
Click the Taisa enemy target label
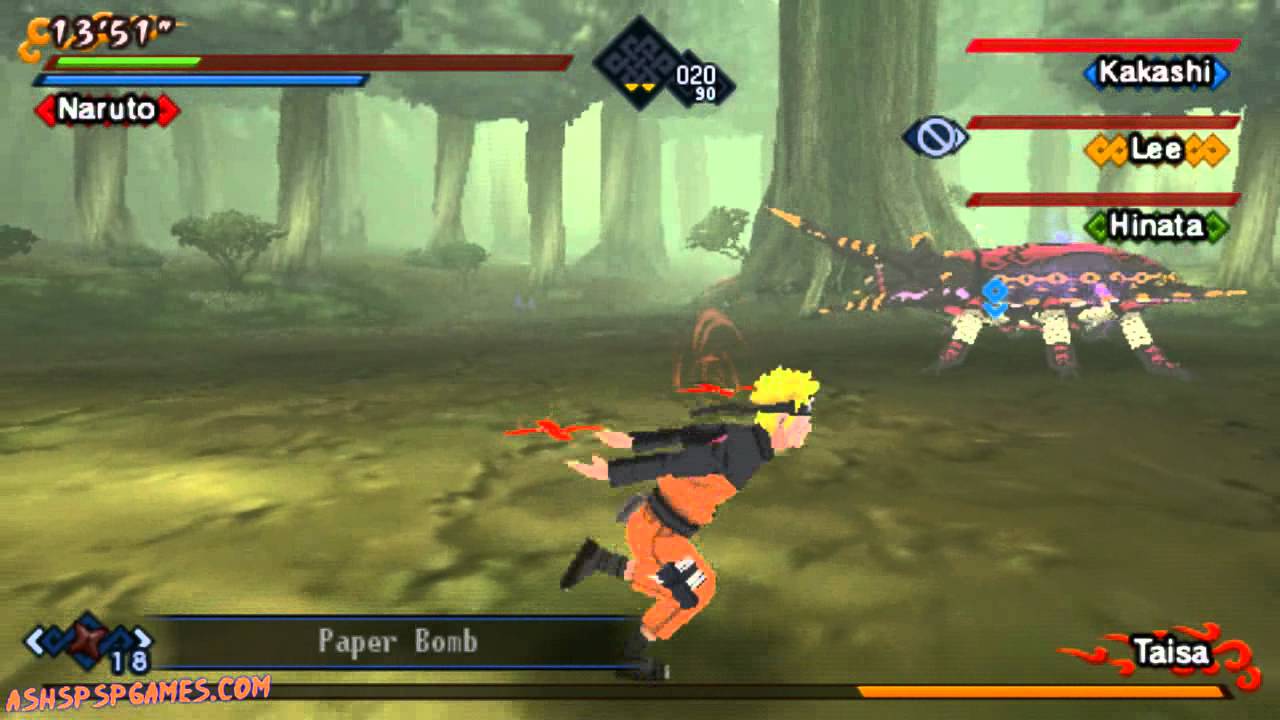1171,654
